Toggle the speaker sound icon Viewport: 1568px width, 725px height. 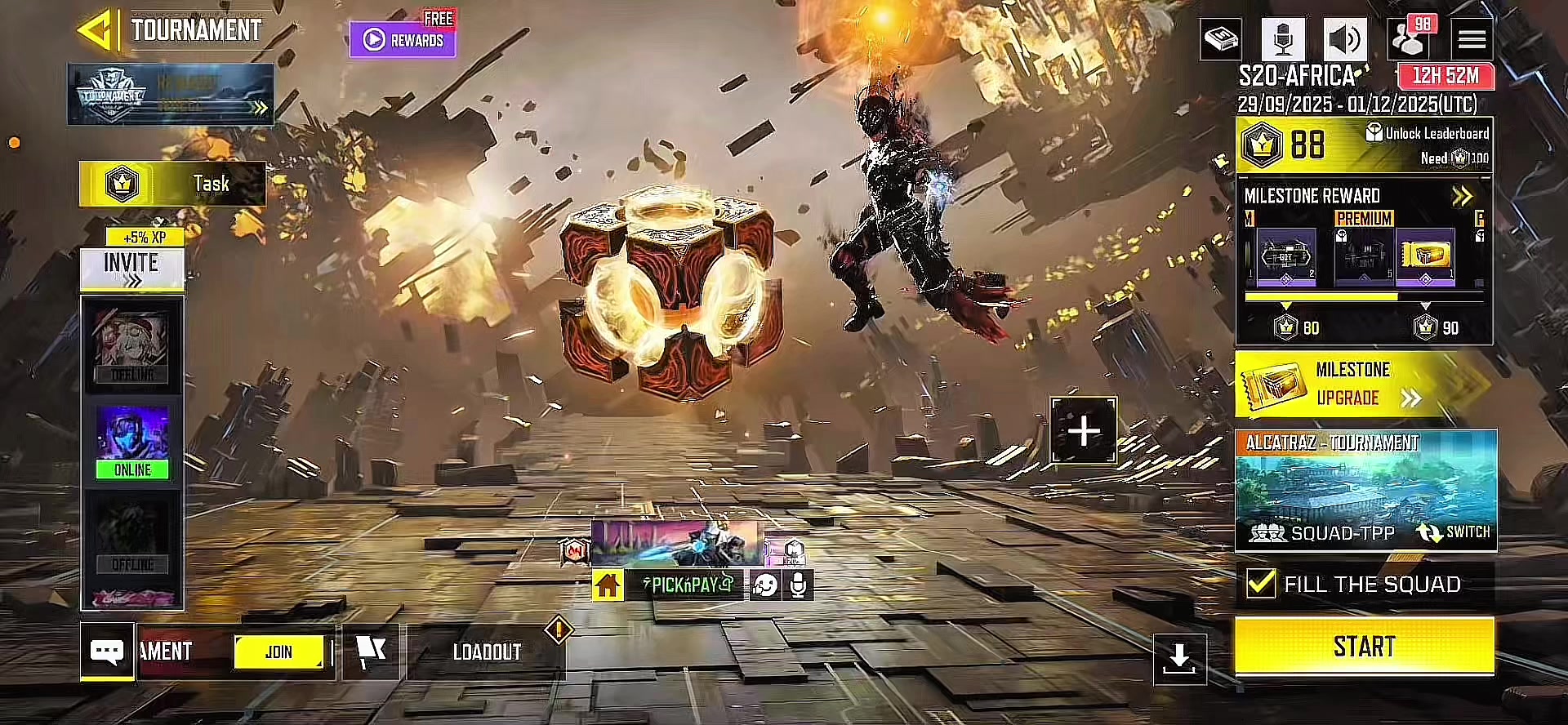pos(1344,38)
